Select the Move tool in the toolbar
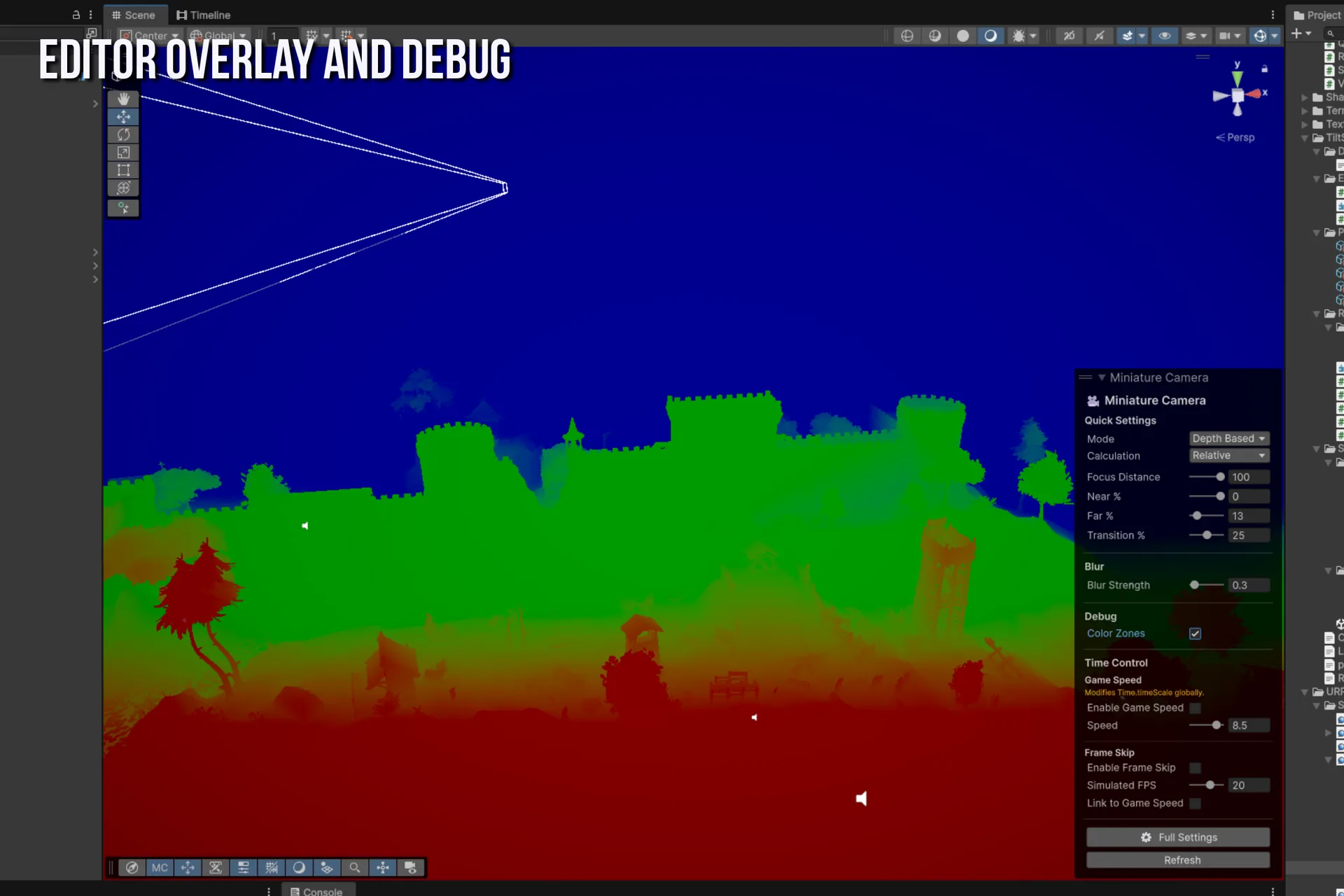The image size is (1344, 896). click(x=123, y=116)
